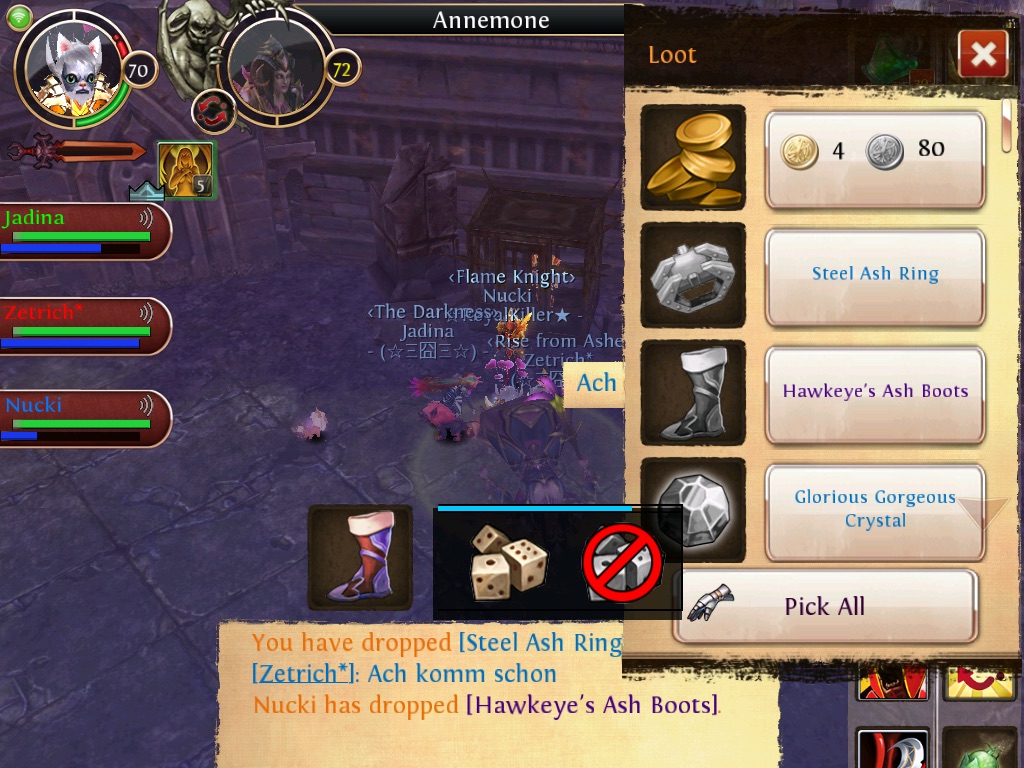Open the golden buff status icon
1024x768 pixels.
tap(186, 169)
